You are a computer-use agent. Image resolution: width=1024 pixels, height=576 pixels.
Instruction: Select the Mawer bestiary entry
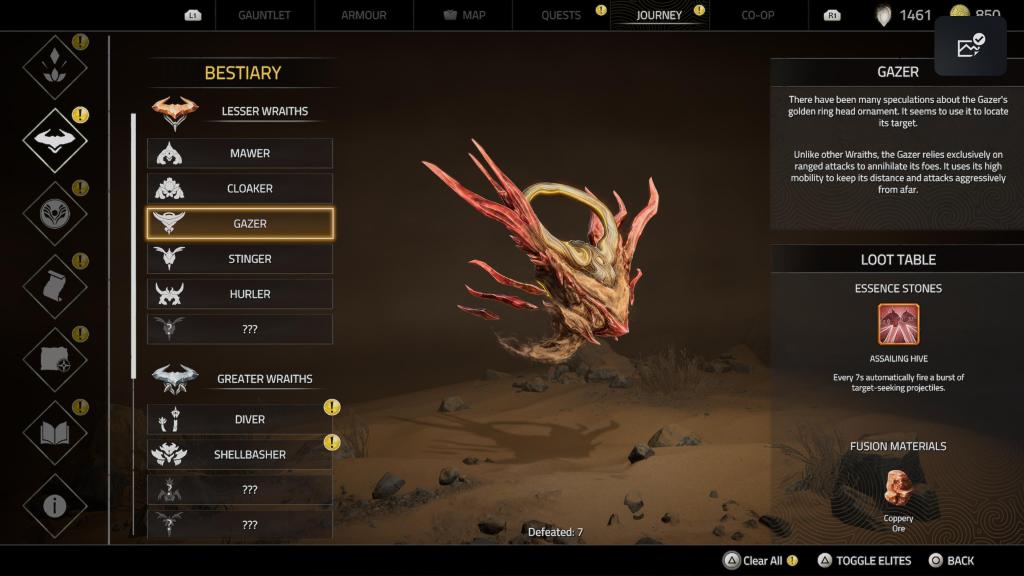(x=240, y=153)
